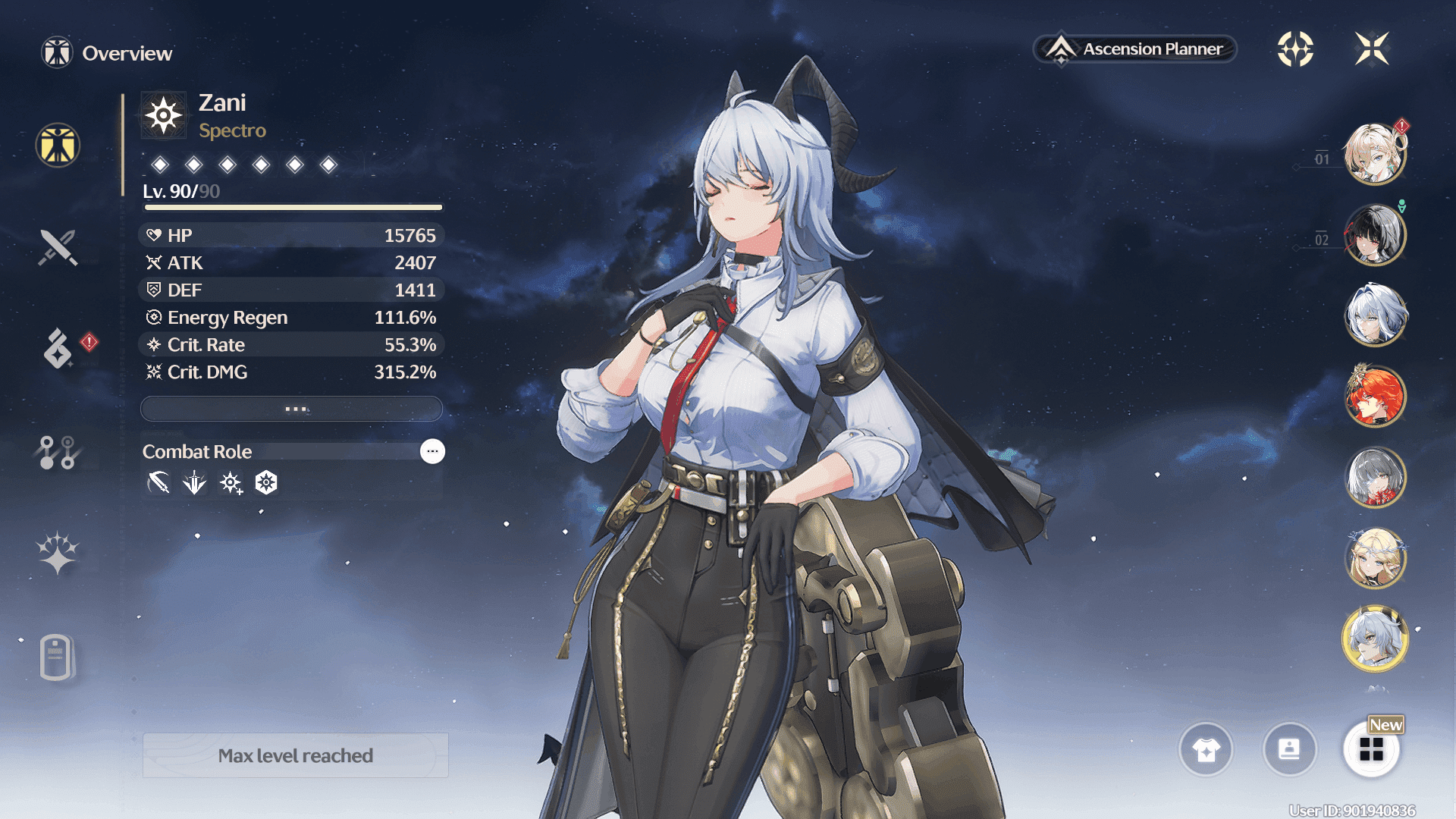Open the outfit wardrobe shirt button
This screenshot has height=819, width=1456.
tap(1206, 750)
